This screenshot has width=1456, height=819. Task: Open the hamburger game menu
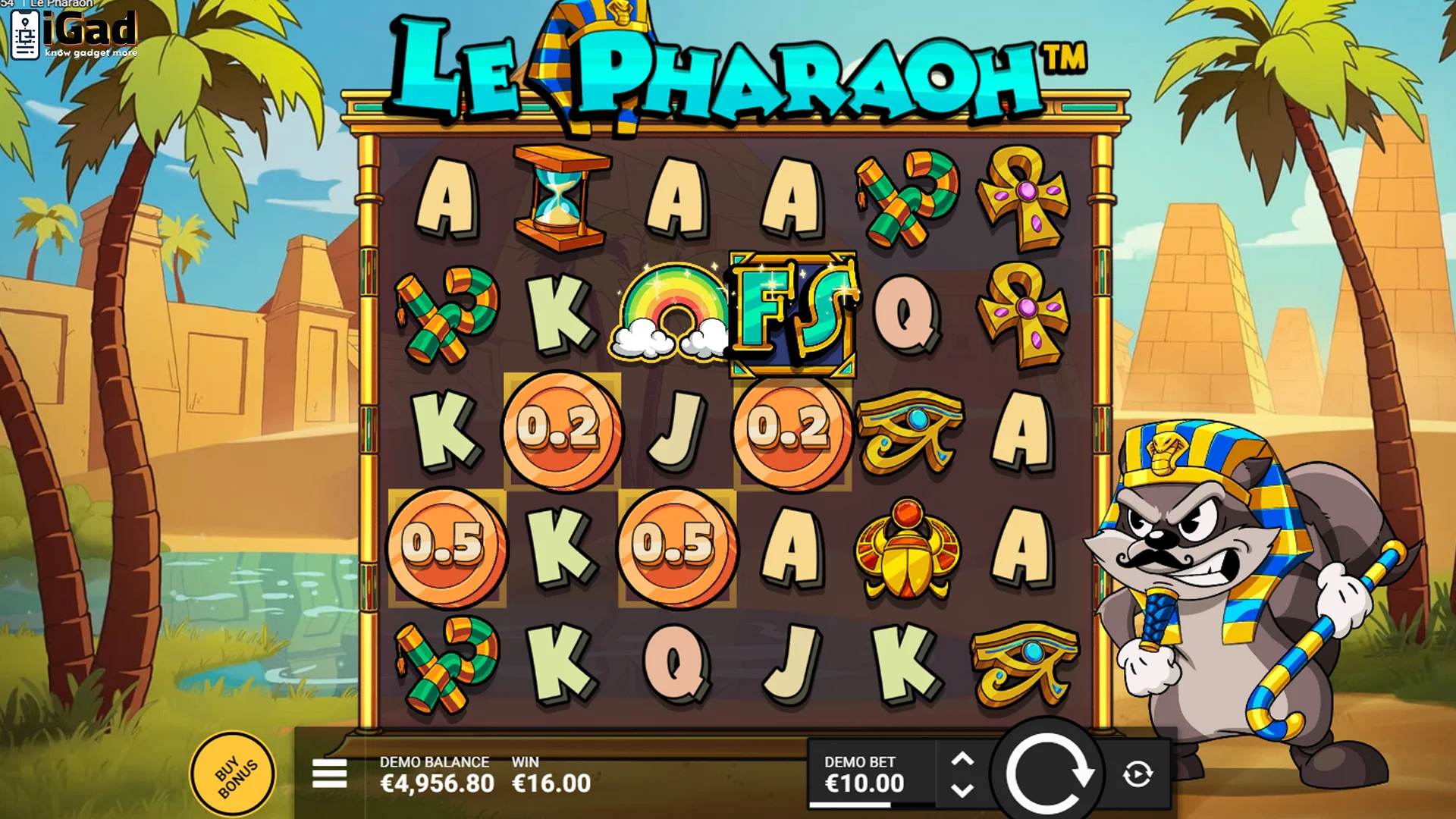[x=329, y=774]
